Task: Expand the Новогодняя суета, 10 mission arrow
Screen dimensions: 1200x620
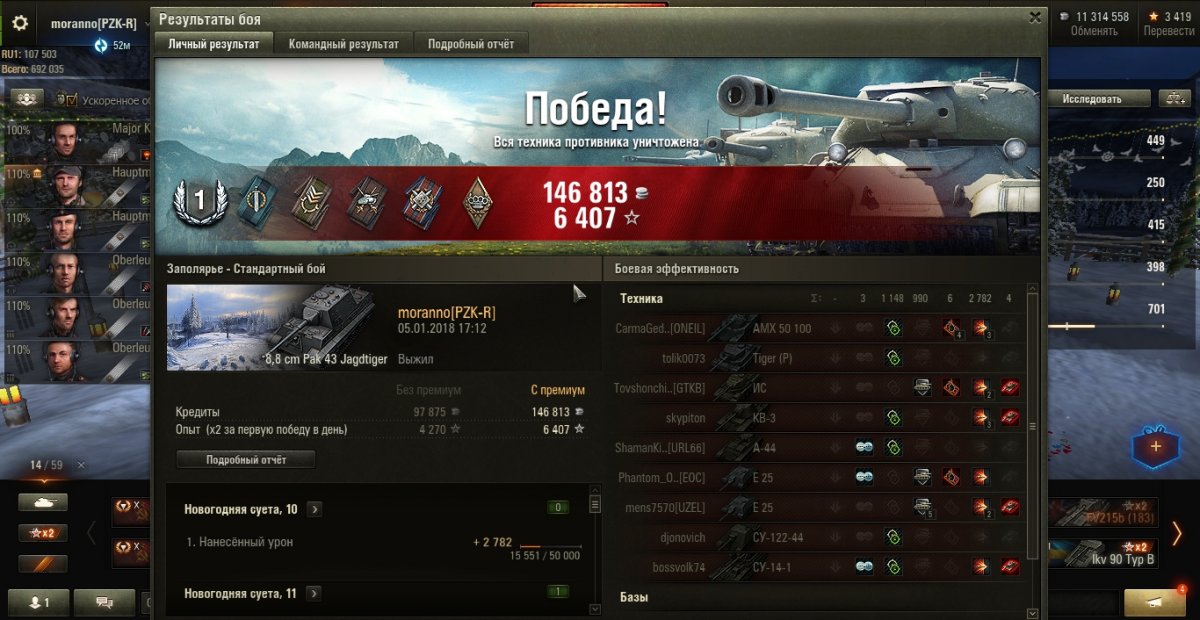Action: 314,509
